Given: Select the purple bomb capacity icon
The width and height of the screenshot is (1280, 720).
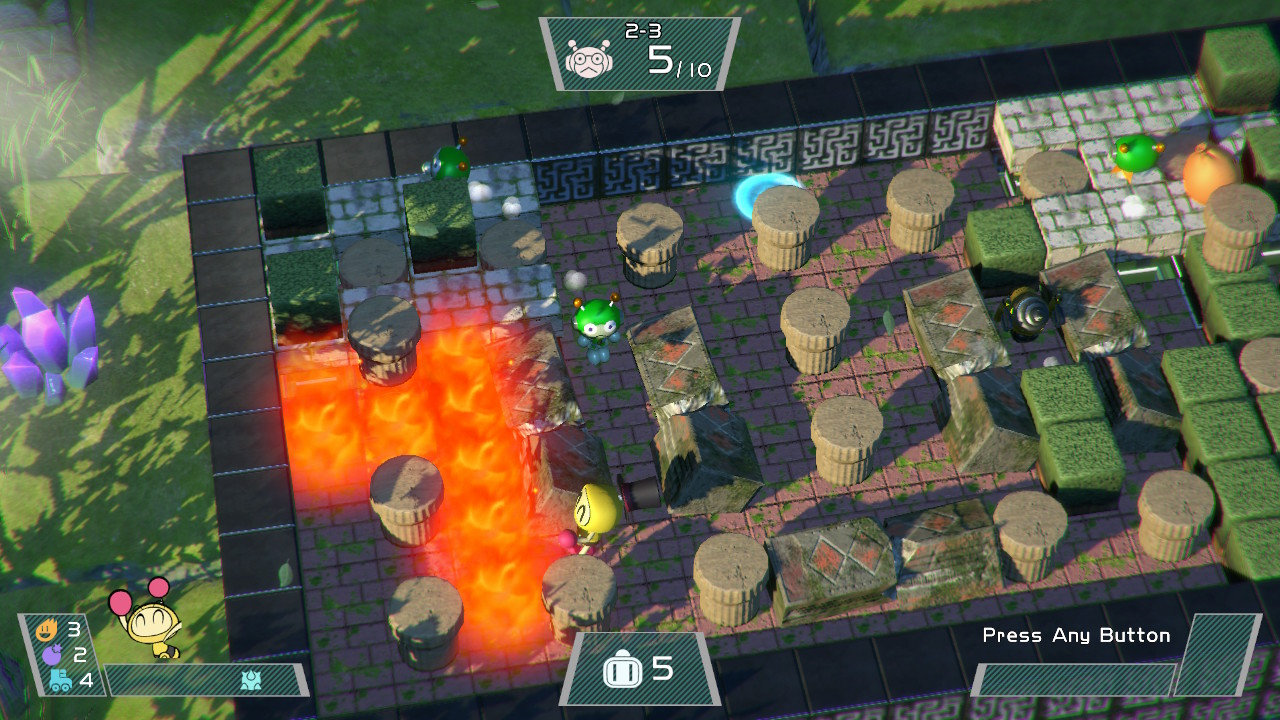Looking at the screenshot, I should click(x=50, y=655).
